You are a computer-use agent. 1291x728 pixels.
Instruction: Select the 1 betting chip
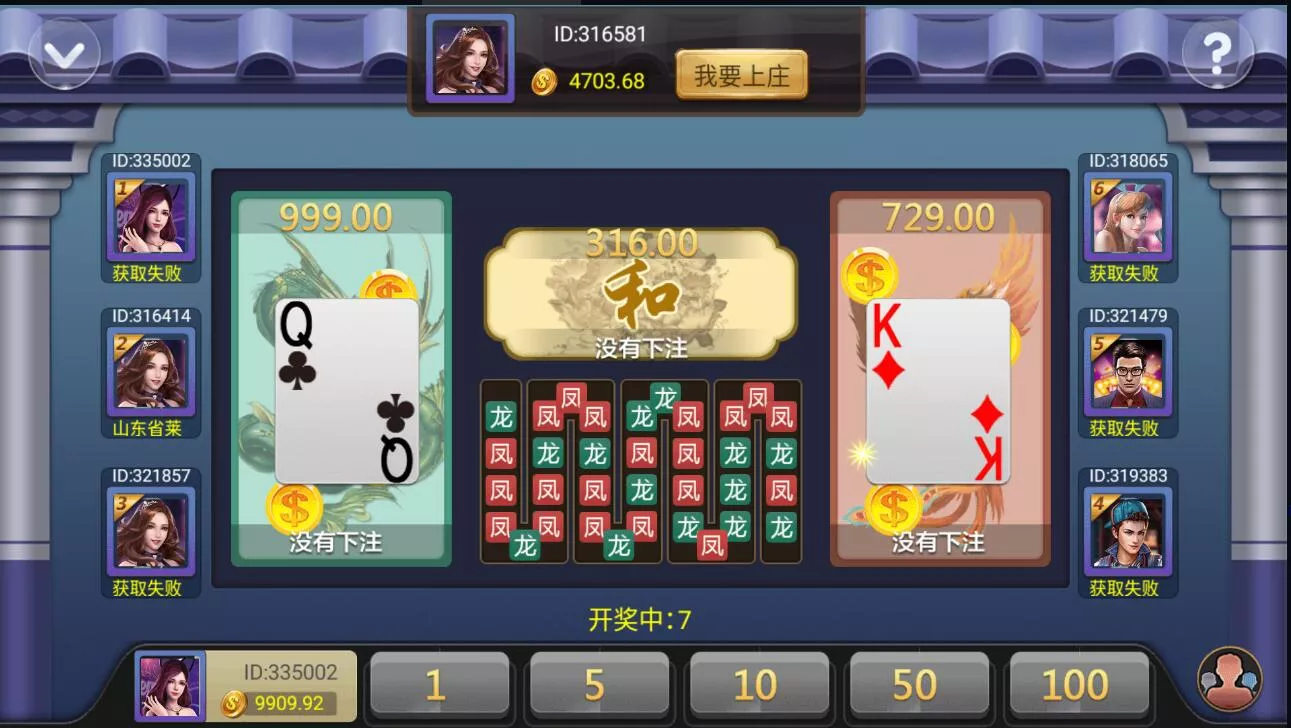439,685
